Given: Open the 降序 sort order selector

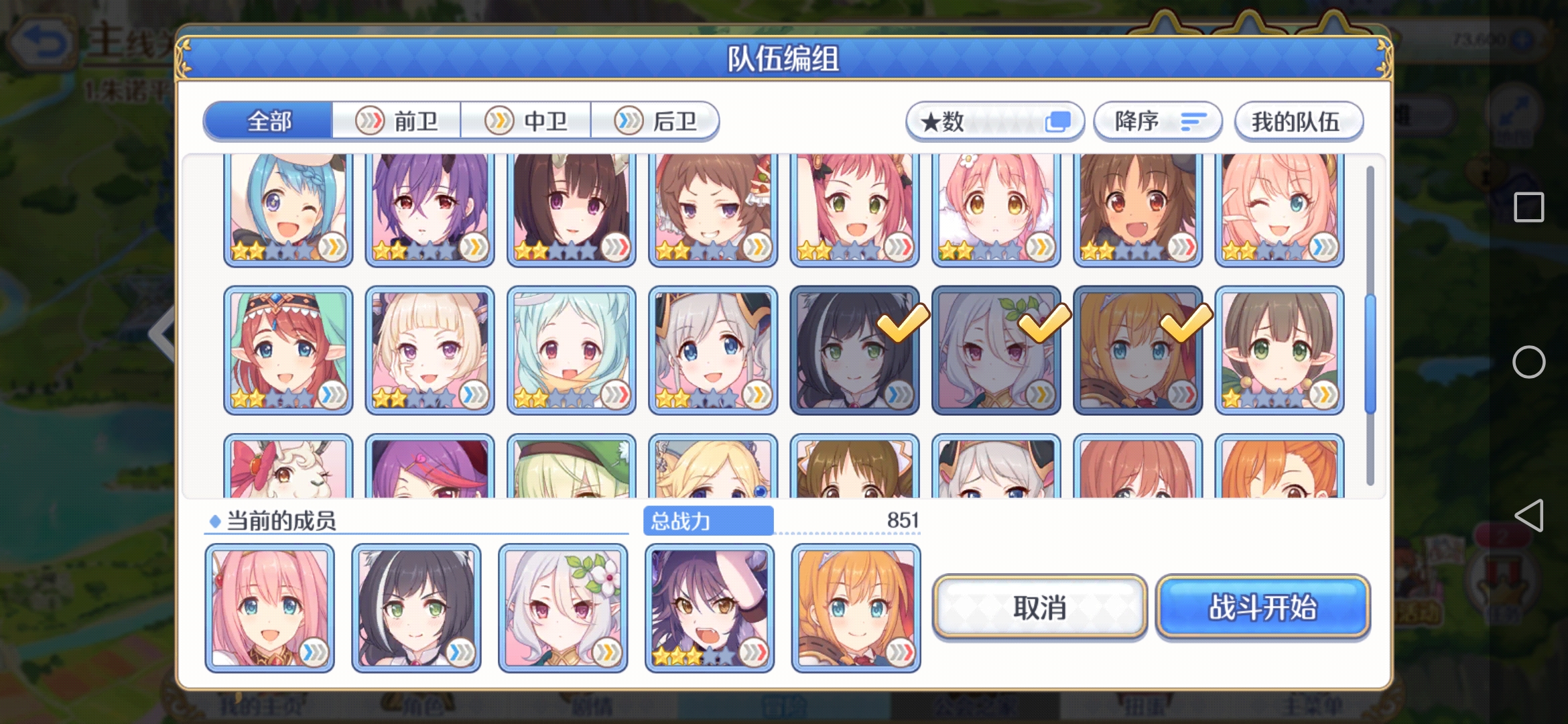Looking at the screenshot, I should pyautogui.click(x=1157, y=121).
